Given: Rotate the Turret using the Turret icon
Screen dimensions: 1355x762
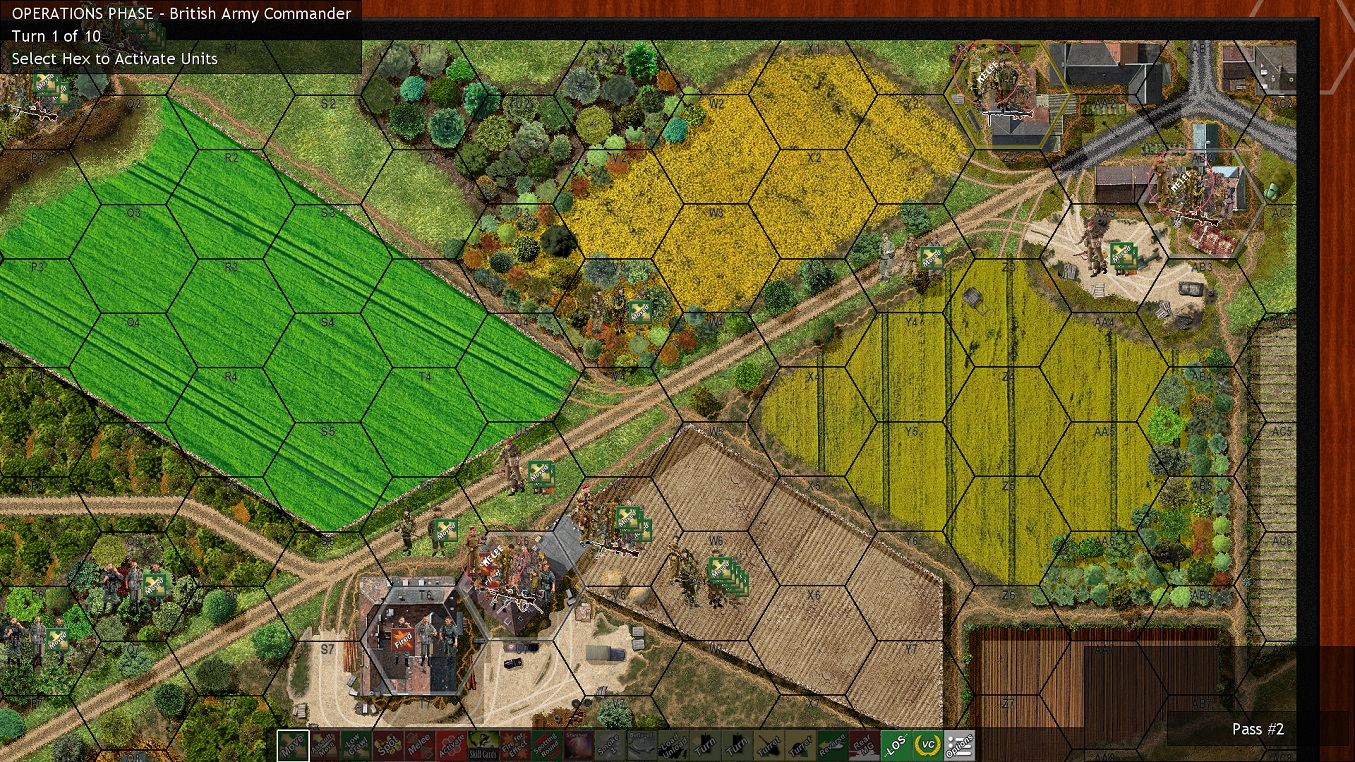Looking at the screenshot, I should (x=770, y=745).
